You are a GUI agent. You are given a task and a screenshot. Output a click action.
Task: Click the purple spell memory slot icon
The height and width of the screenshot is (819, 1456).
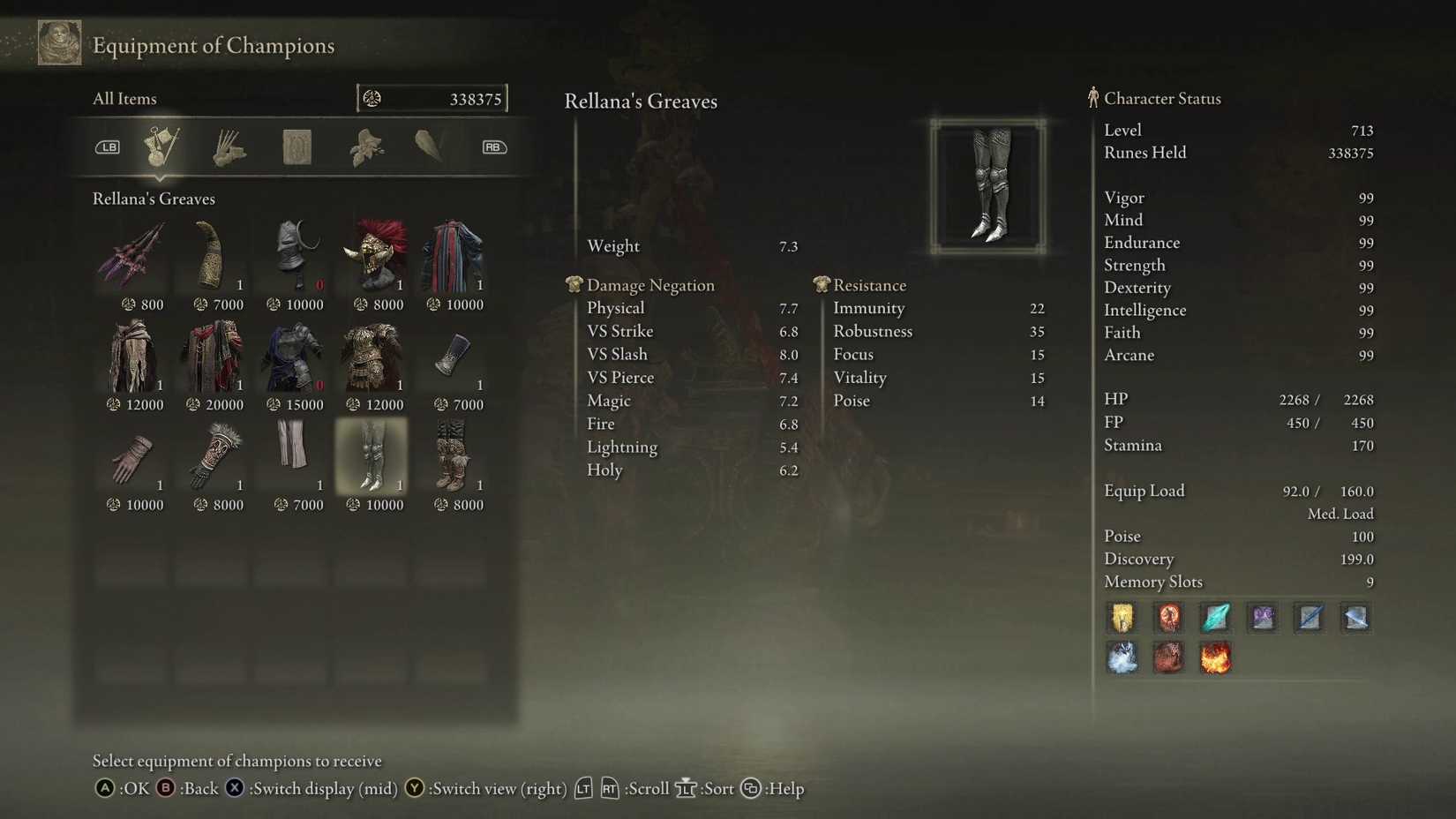pyautogui.click(x=1262, y=618)
